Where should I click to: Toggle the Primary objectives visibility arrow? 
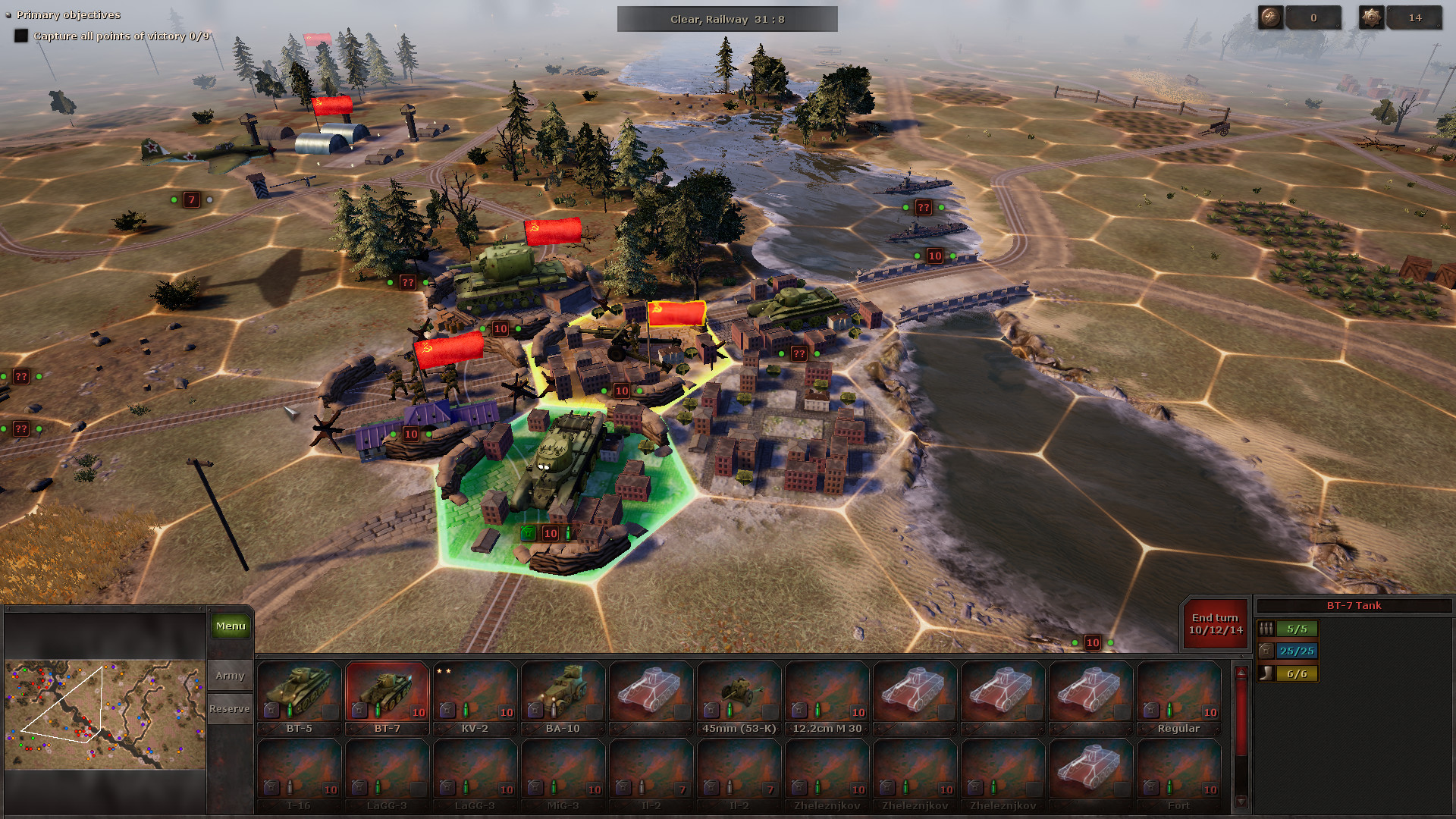[x=8, y=14]
